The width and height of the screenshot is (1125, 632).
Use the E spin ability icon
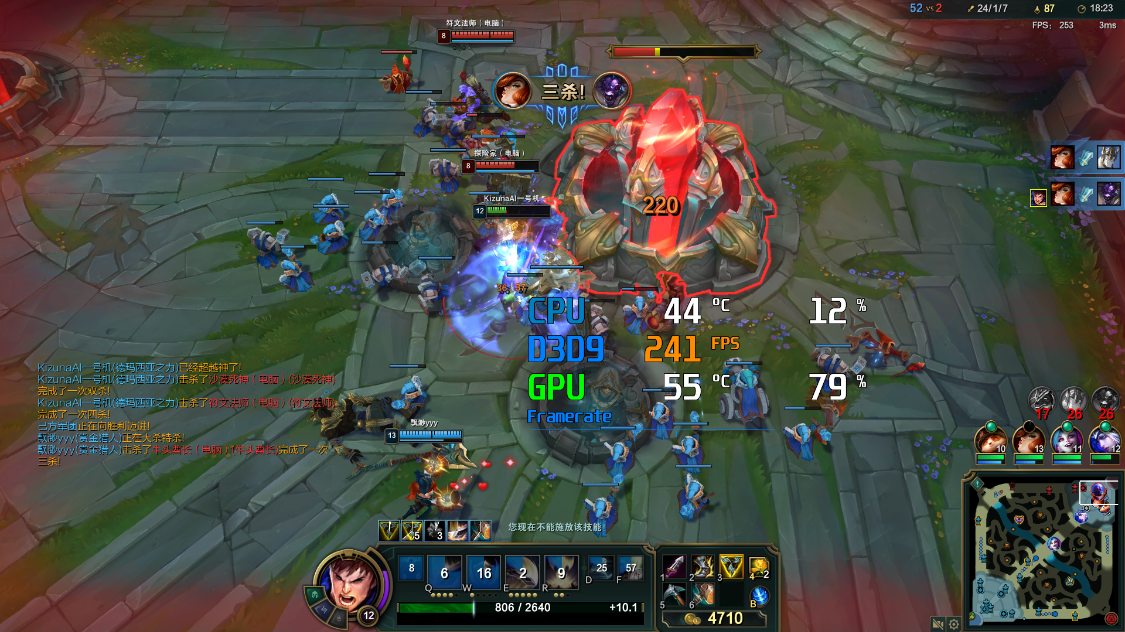pos(522,574)
